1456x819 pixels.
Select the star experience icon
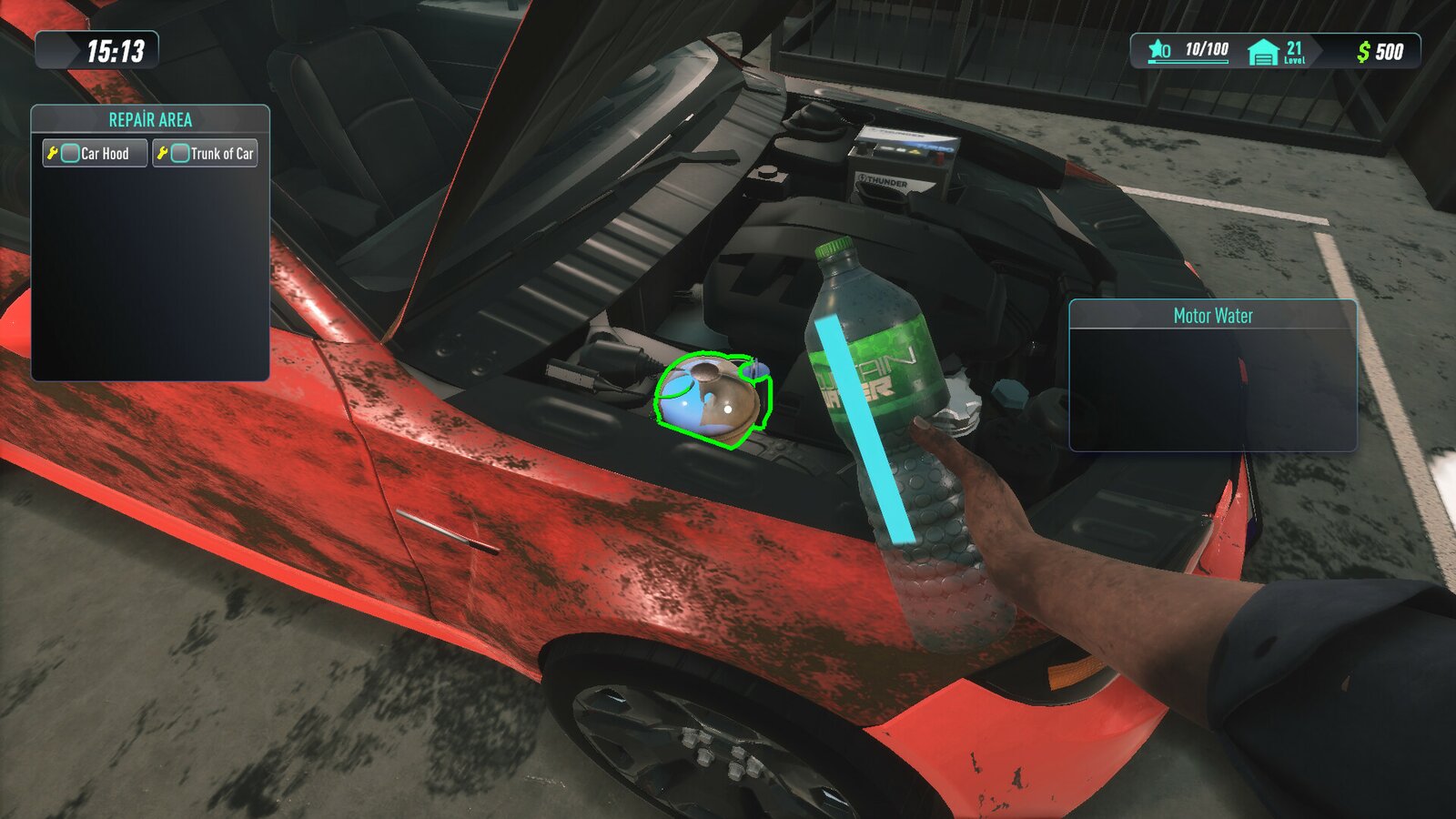(1157, 48)
